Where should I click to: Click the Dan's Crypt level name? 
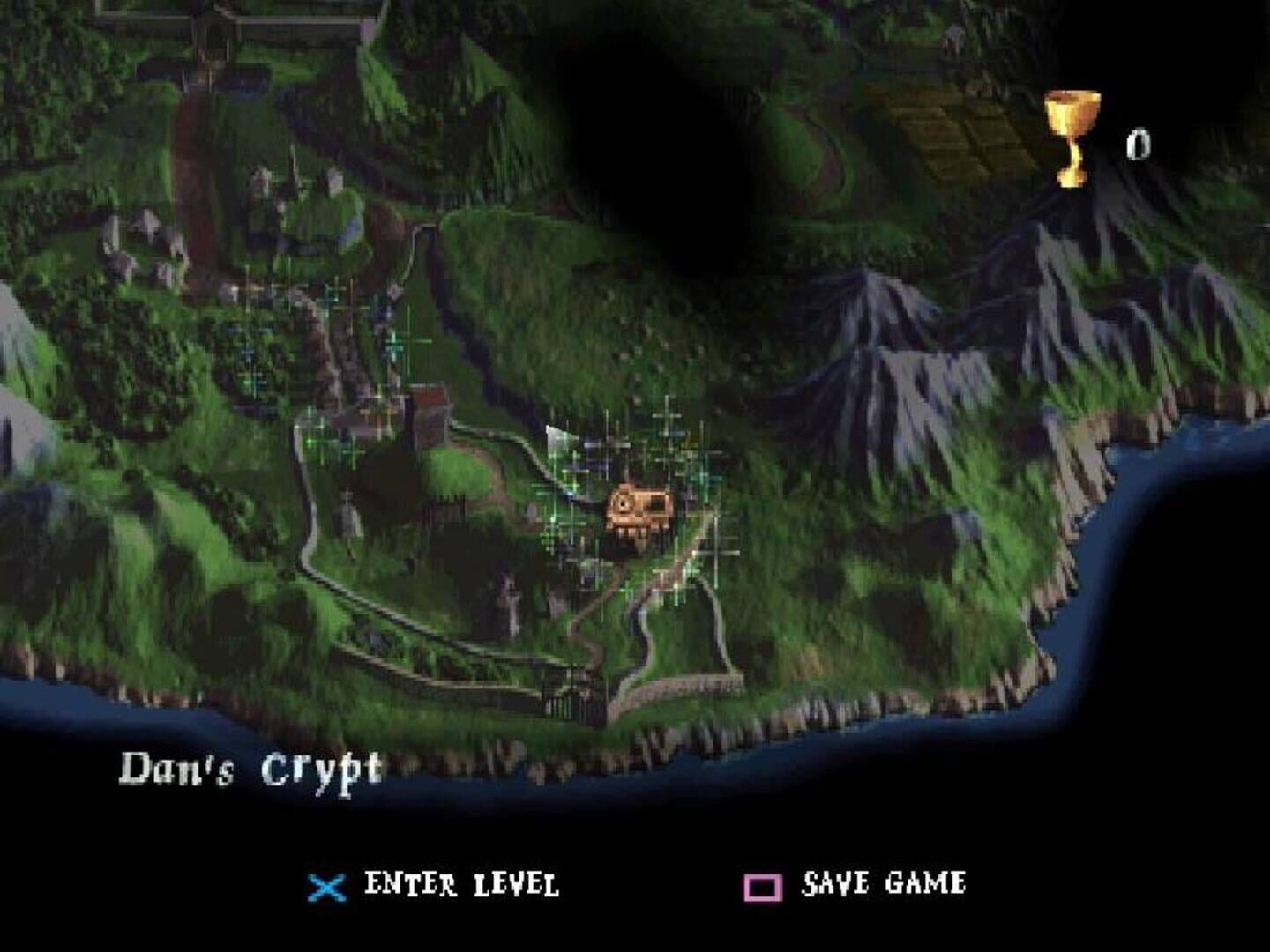click(254, 766)
